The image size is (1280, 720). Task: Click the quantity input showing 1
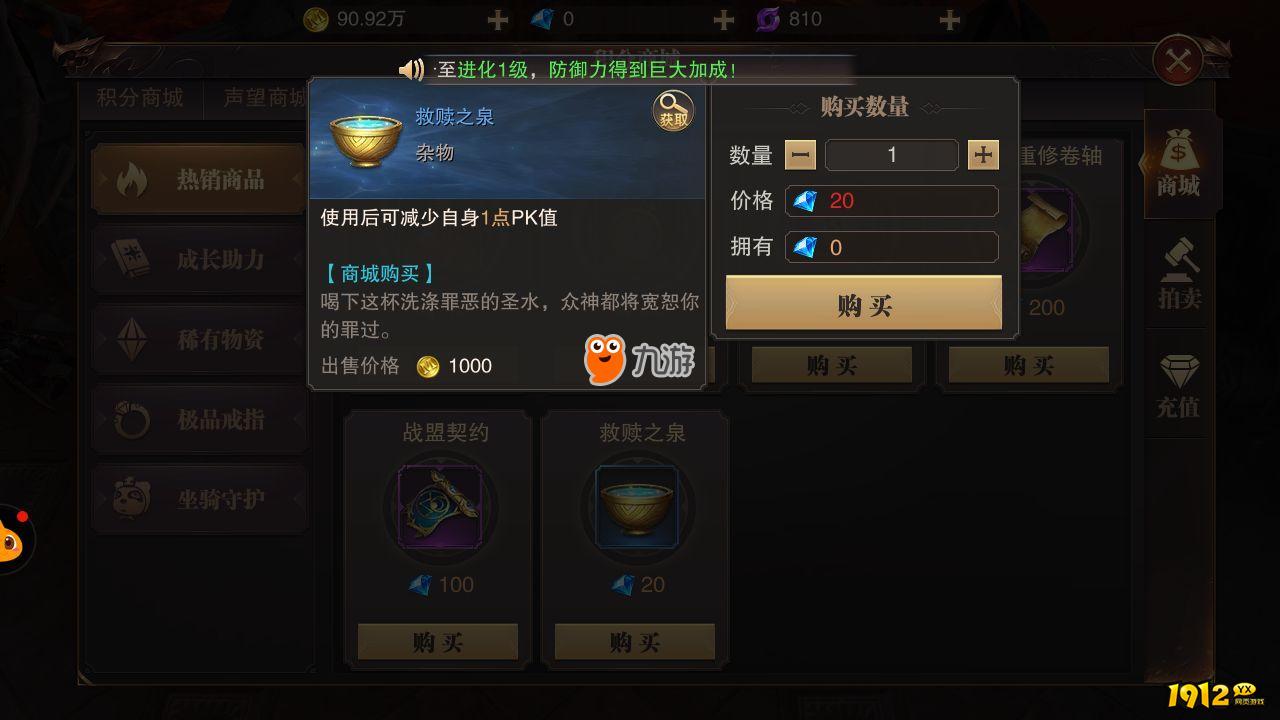(891, 155)
